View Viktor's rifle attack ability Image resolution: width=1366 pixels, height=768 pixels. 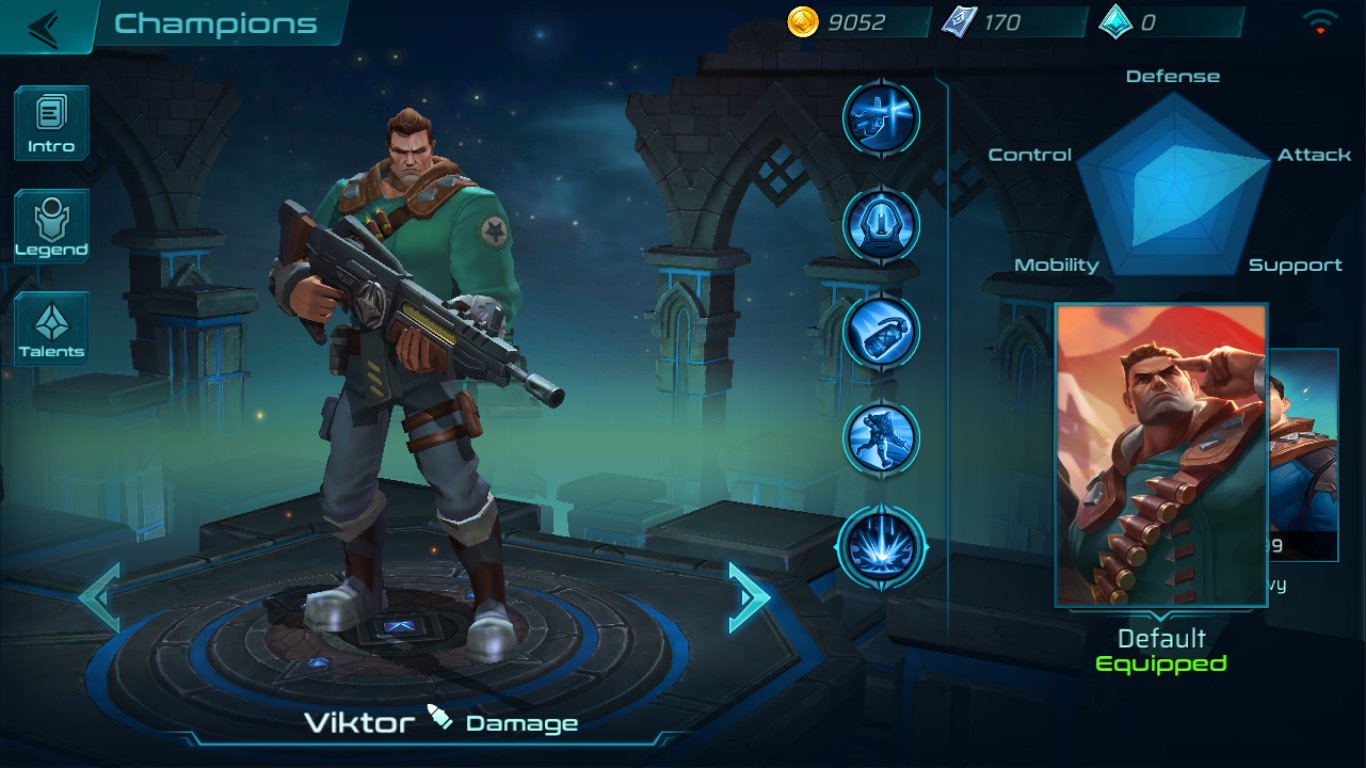[881, 118]
